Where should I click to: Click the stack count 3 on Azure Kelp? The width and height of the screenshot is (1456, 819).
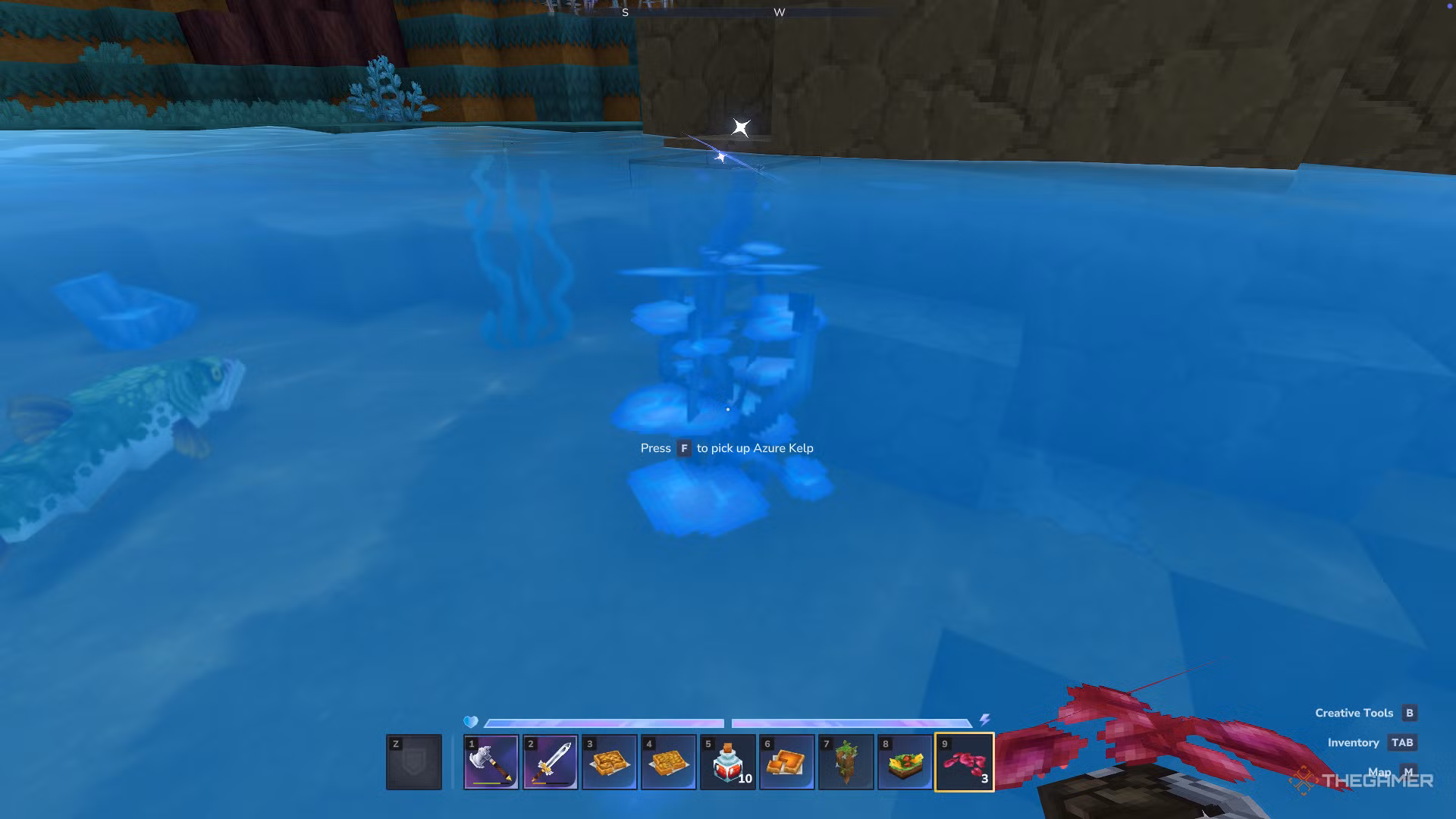pyautogui.click(x=984, y=779)
